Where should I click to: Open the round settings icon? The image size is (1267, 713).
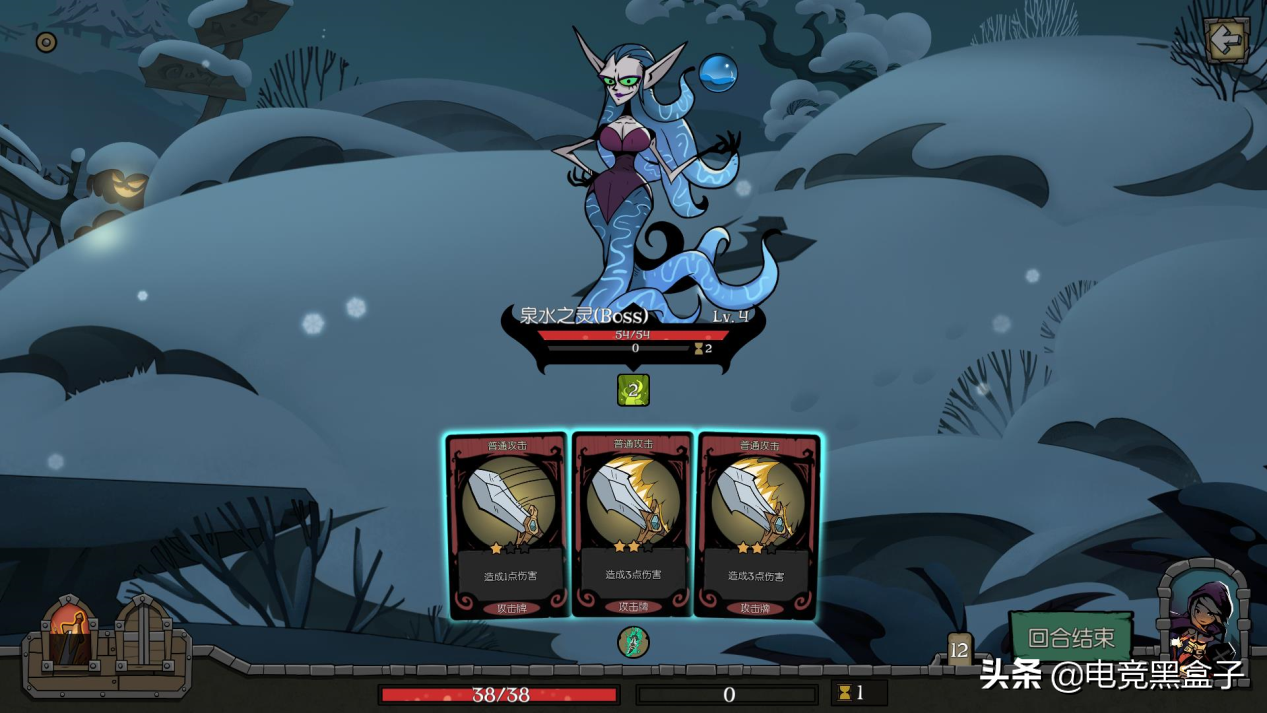coord(46,42)
